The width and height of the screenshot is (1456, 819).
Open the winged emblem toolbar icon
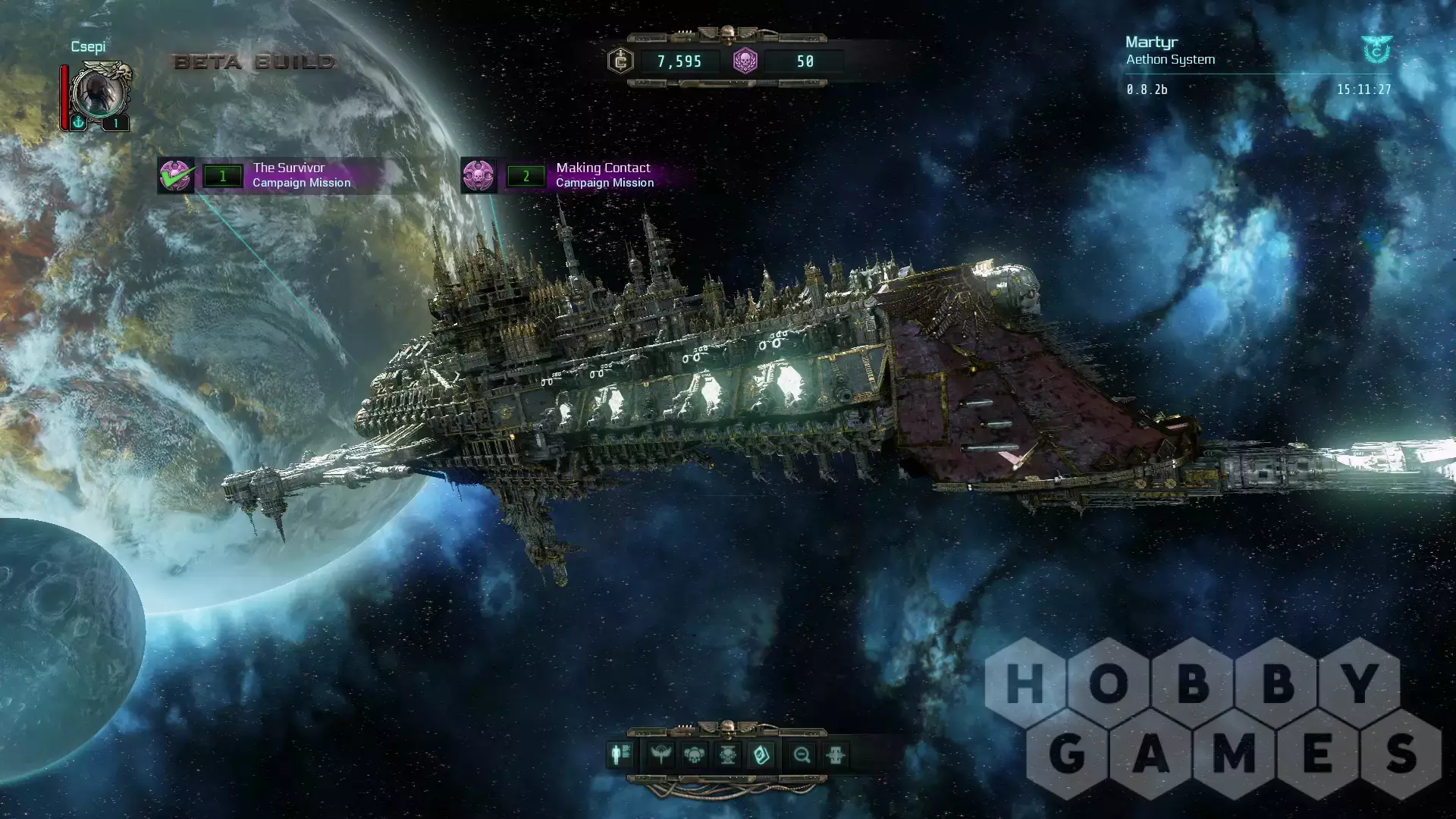[661, 755]
